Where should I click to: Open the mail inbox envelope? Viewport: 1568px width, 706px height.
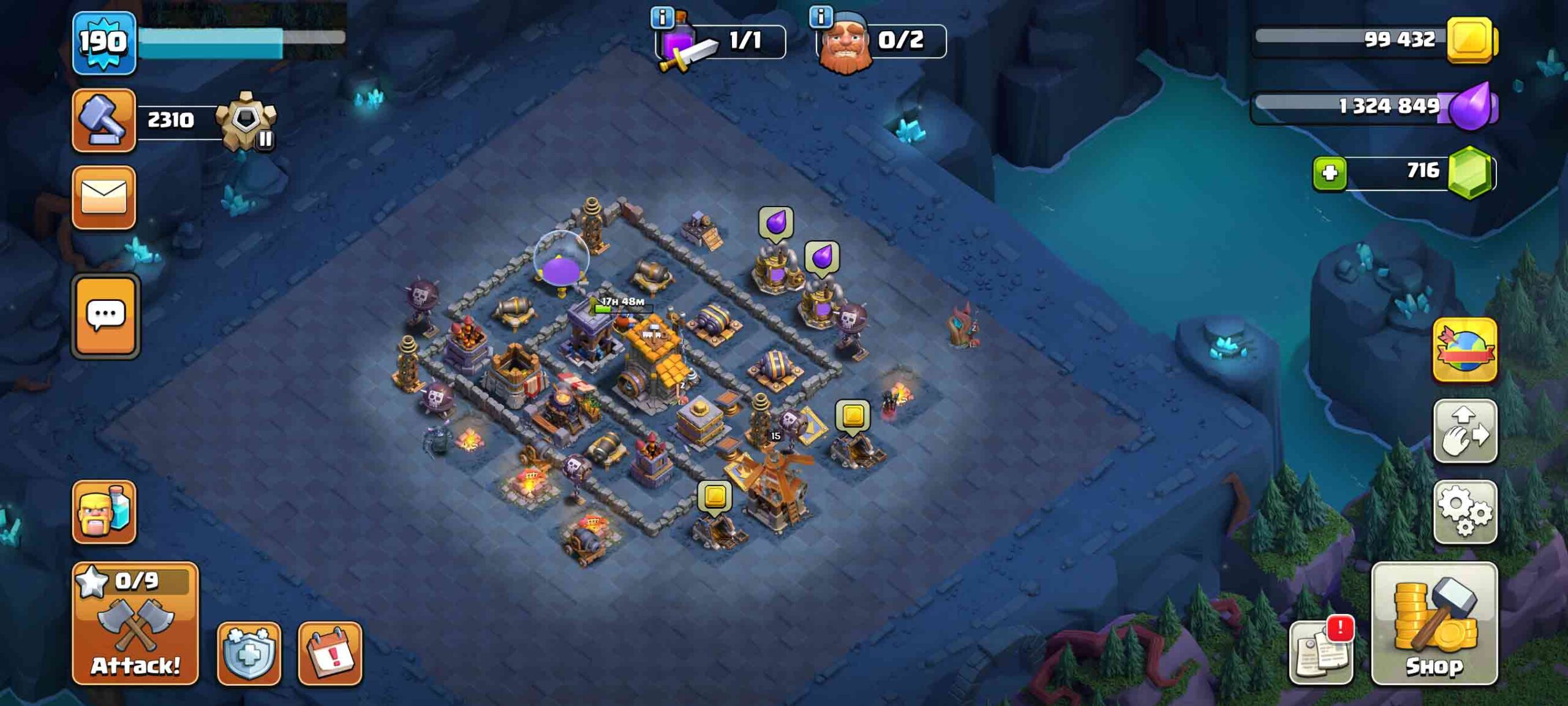click(104, 198)
